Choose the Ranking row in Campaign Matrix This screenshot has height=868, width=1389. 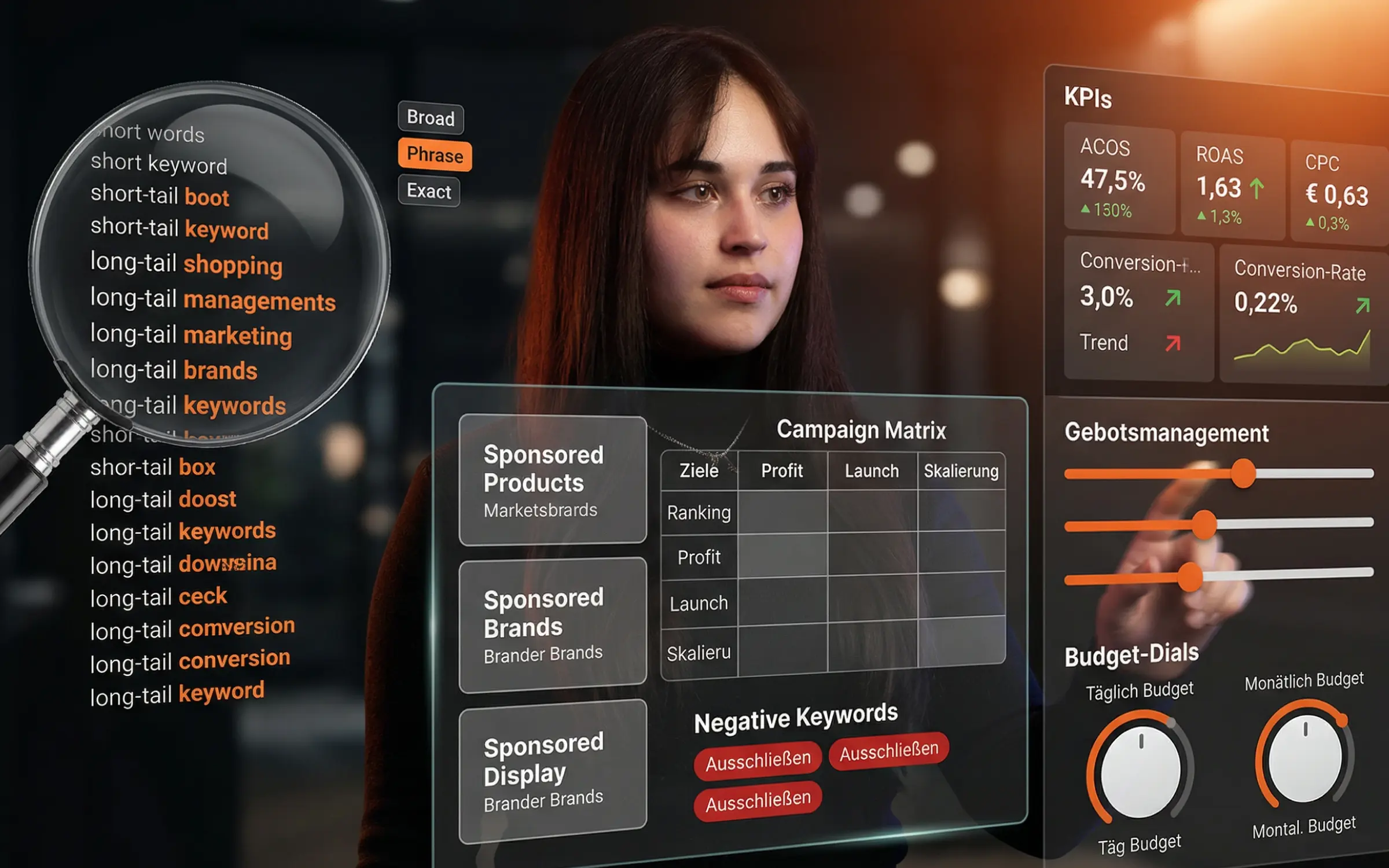[x=699, y=512]
